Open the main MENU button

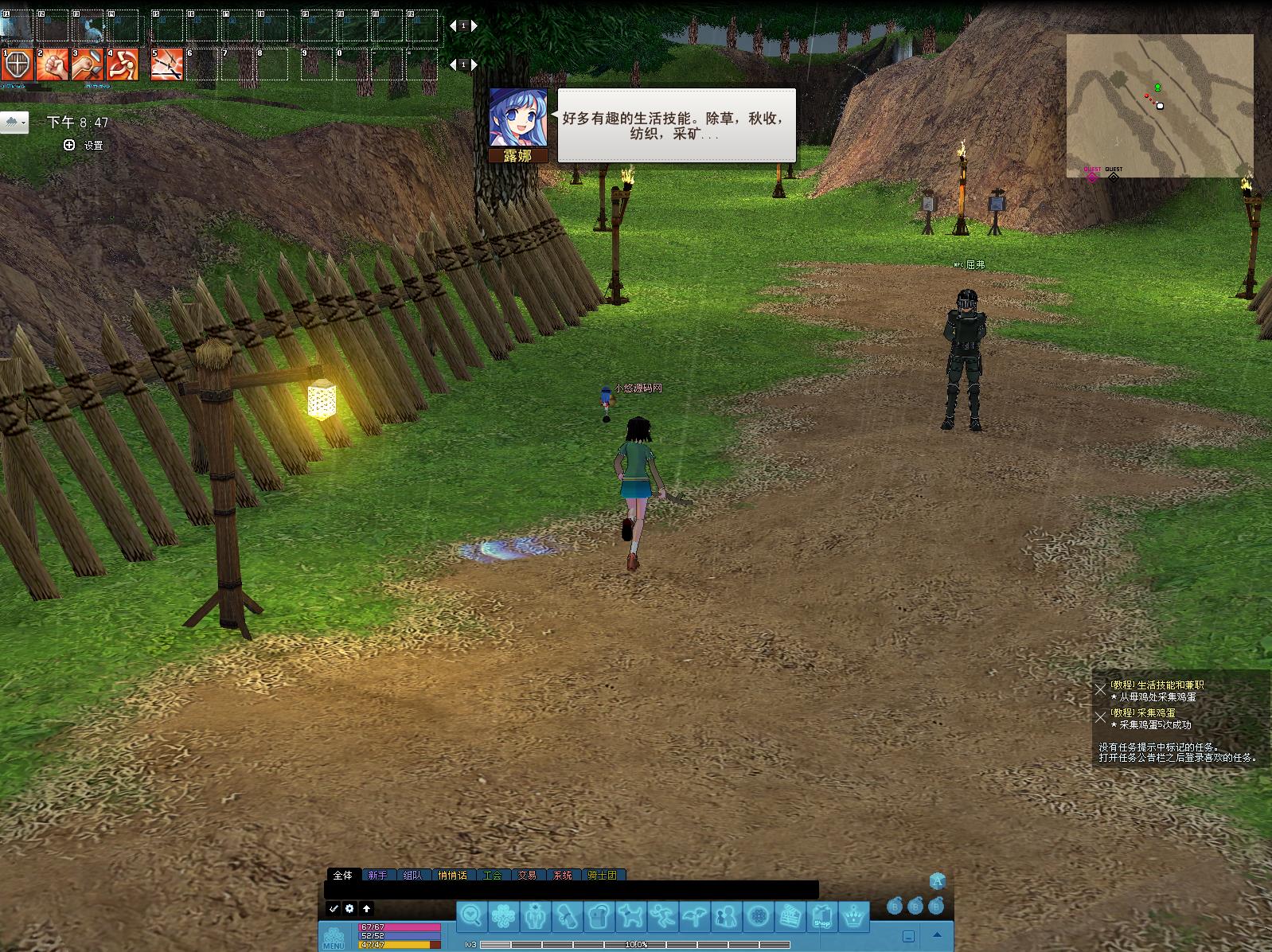(x=334, y=937)
